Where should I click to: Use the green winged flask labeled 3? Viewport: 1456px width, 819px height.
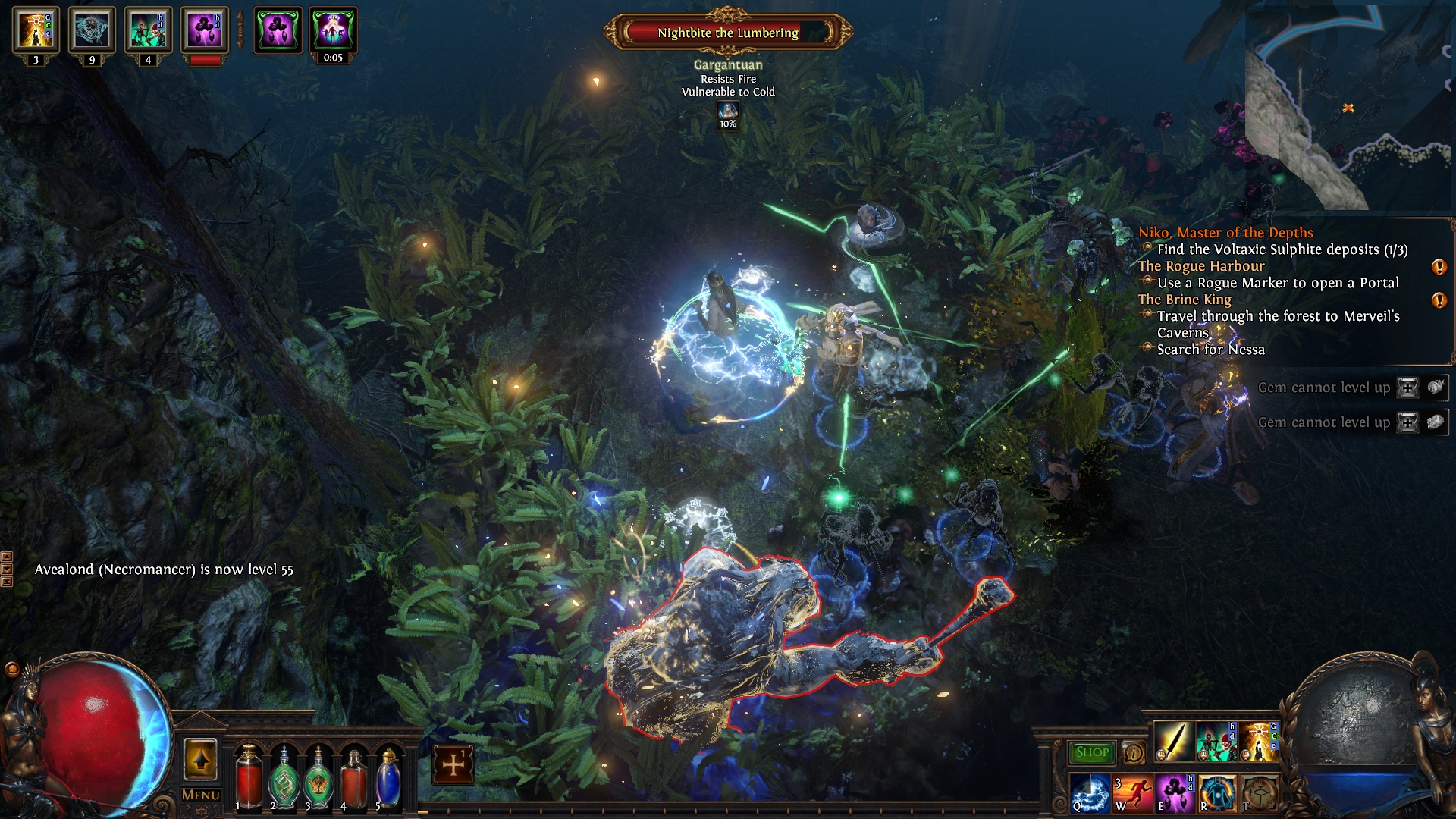click(319, 777)
